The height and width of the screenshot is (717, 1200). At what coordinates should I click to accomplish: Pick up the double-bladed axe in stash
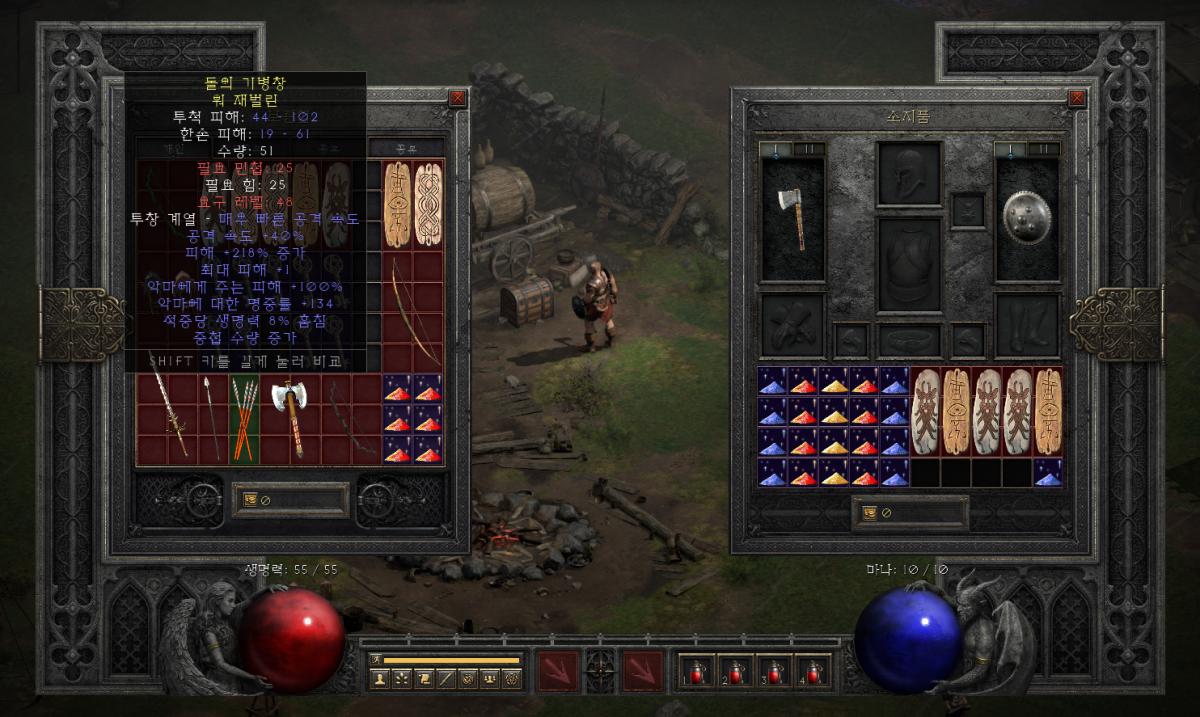click(x=291, y=417)
